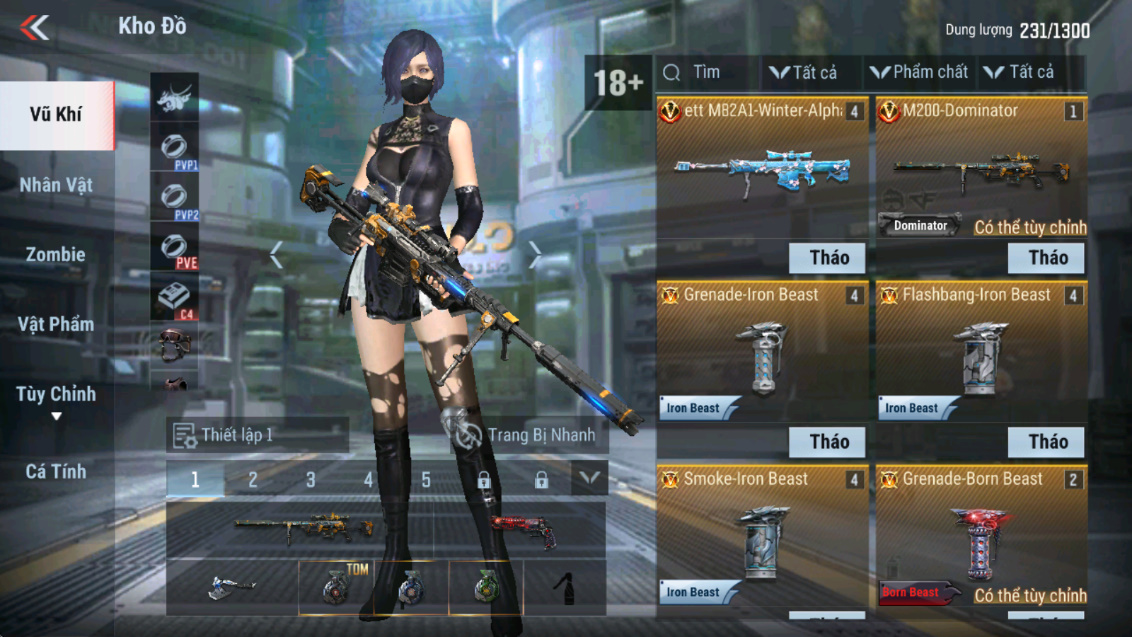Switch to the Vũ Khí tab
1132x637 pixels.
coord(56,115)
